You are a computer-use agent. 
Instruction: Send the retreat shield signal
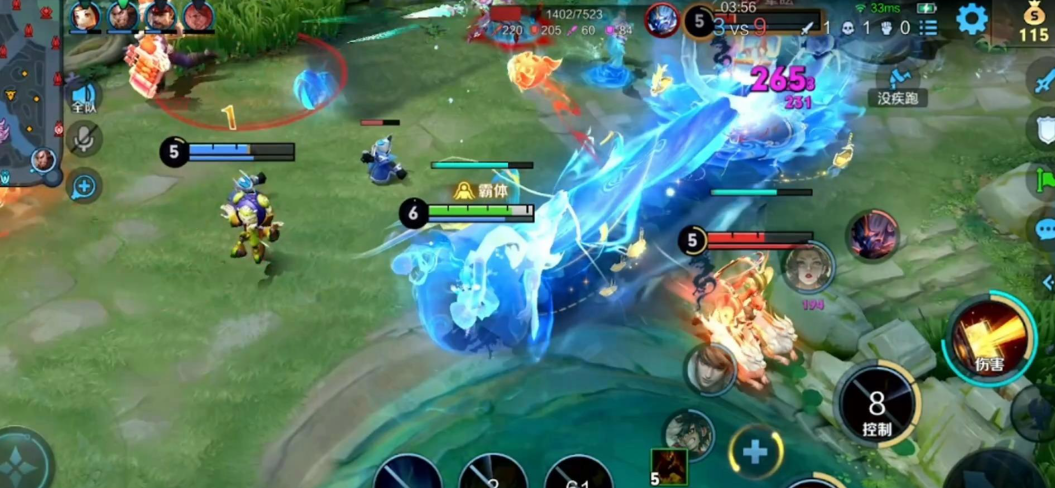point(1042,128)
